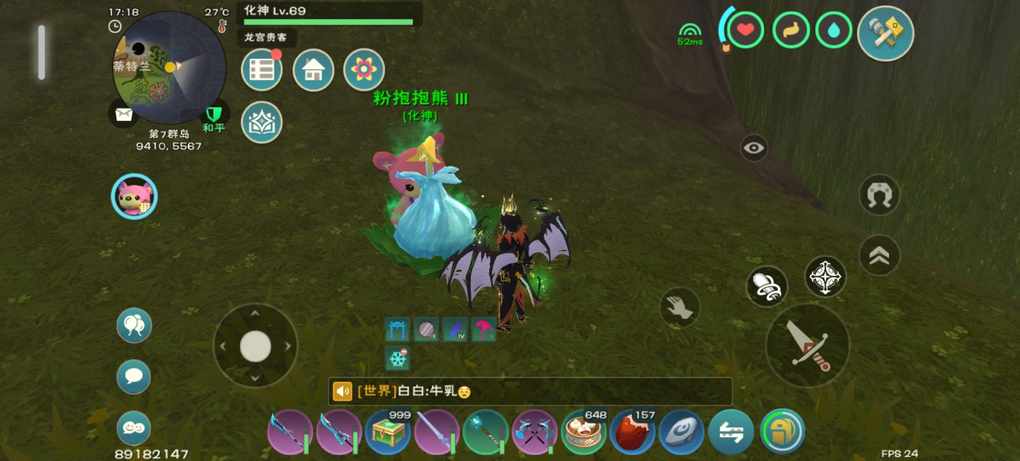Use the dumpling steamer food slot

pyautogui.click(x=584, y=433)
